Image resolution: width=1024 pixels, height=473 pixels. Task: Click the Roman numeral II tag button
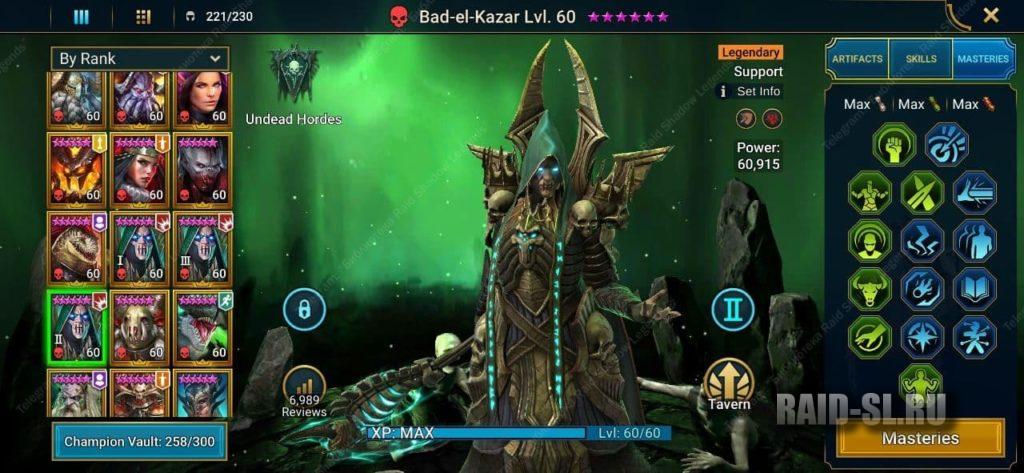point(733,310)
